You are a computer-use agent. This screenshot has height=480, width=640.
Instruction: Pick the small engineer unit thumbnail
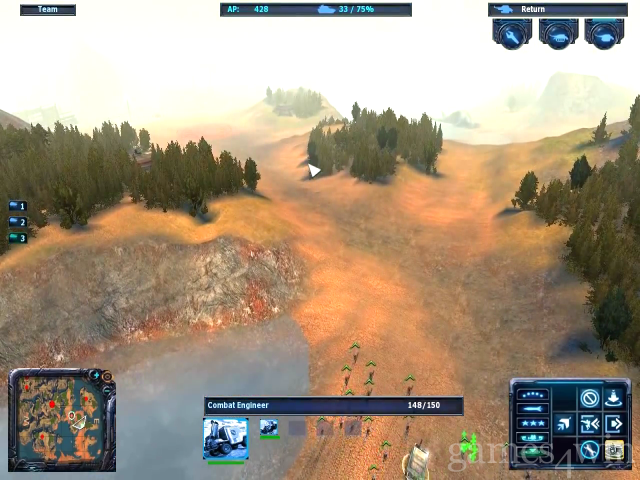point(270,428)
